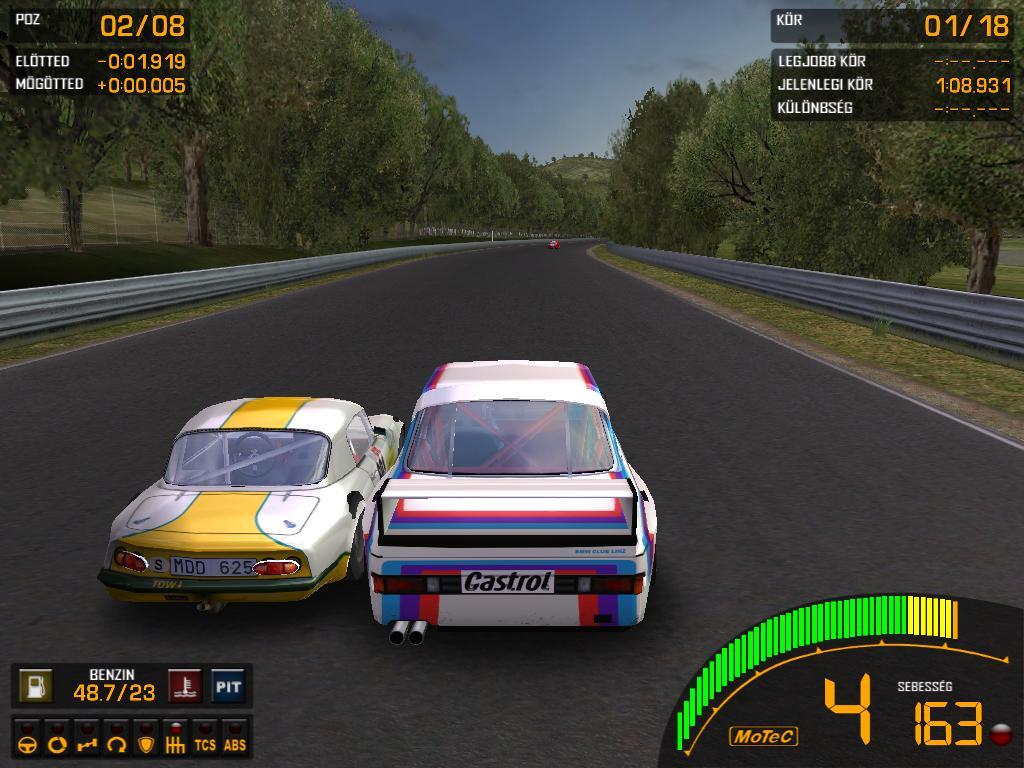Click the PIT button
Viewport: 1024px width, 768px height.
[x=228, y=687]
